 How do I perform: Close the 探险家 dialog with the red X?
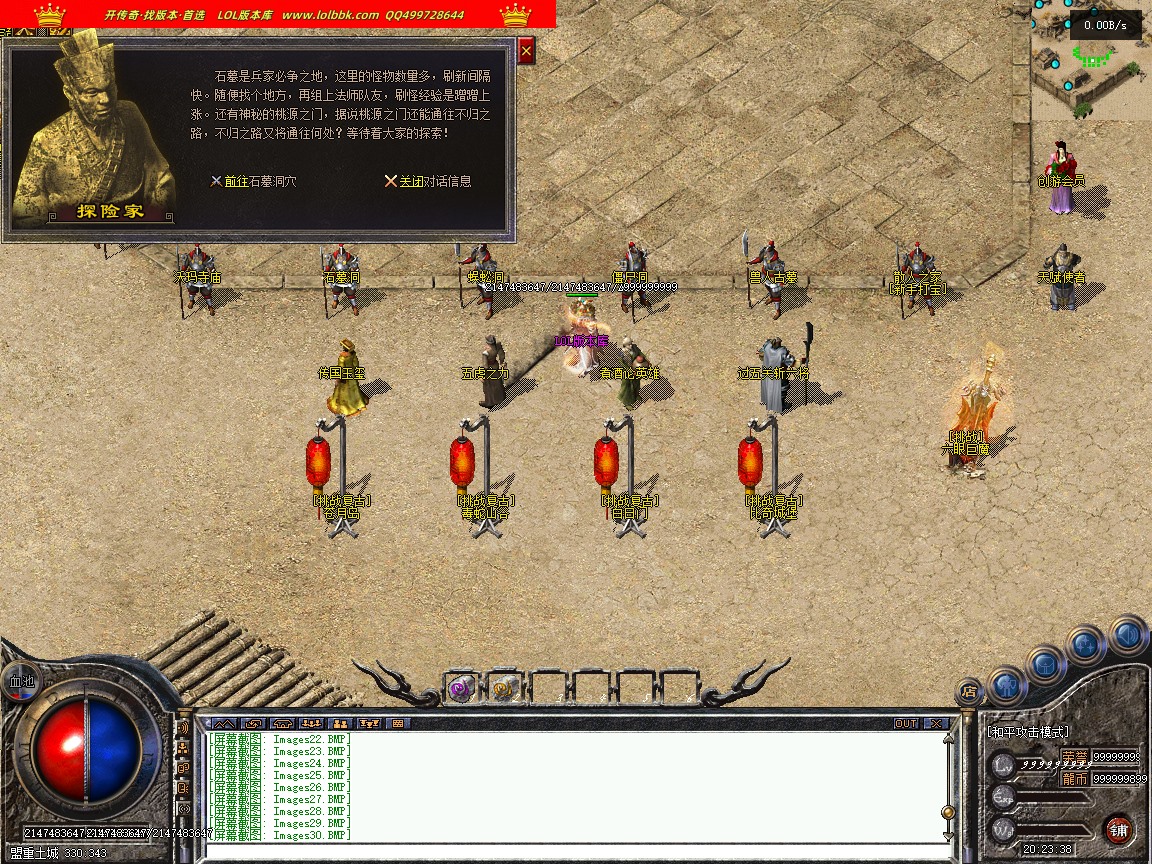[x=527, y=50]
